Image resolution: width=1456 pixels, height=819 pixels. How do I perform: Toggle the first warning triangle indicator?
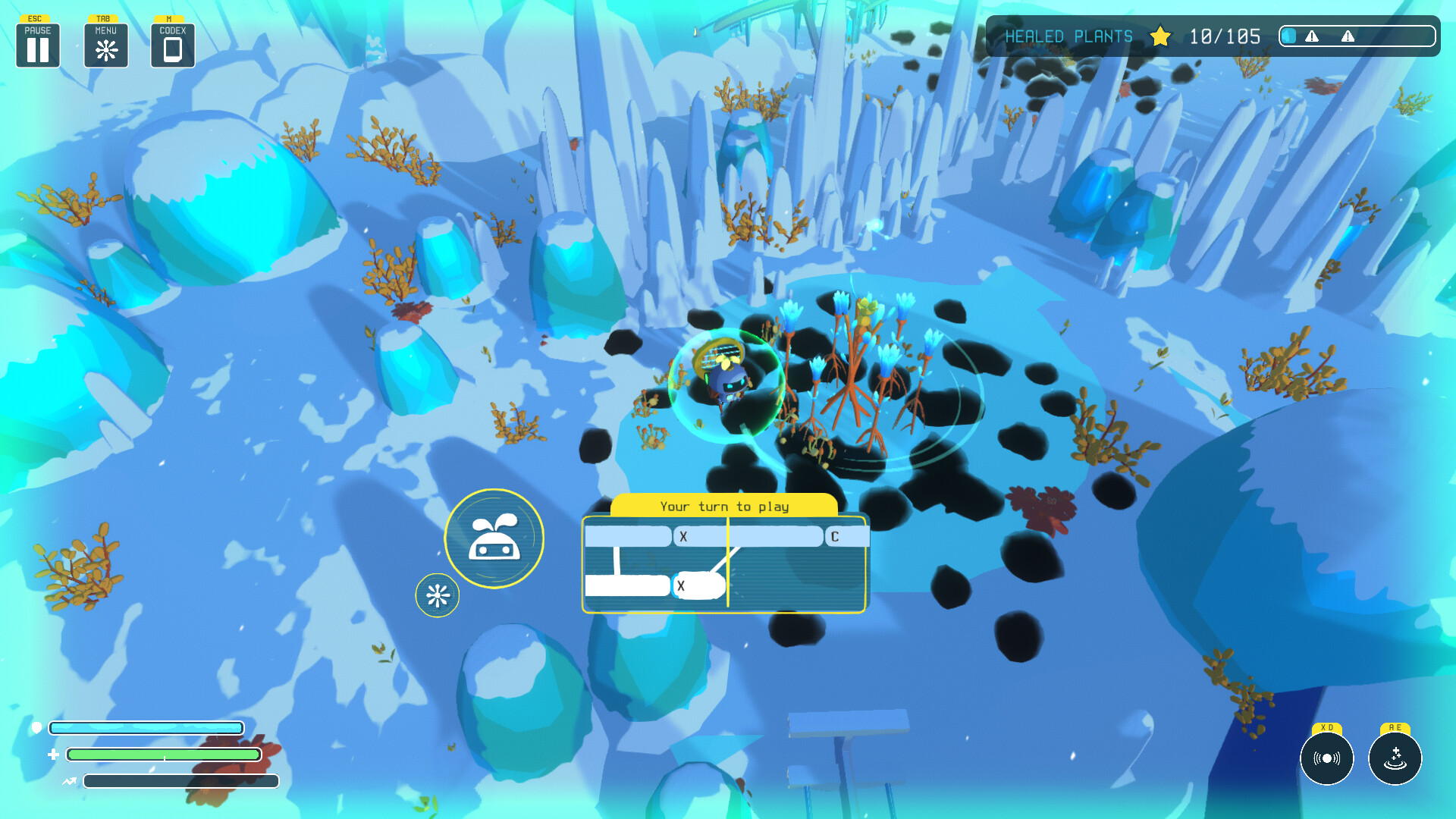click(x=1312, y=36)
